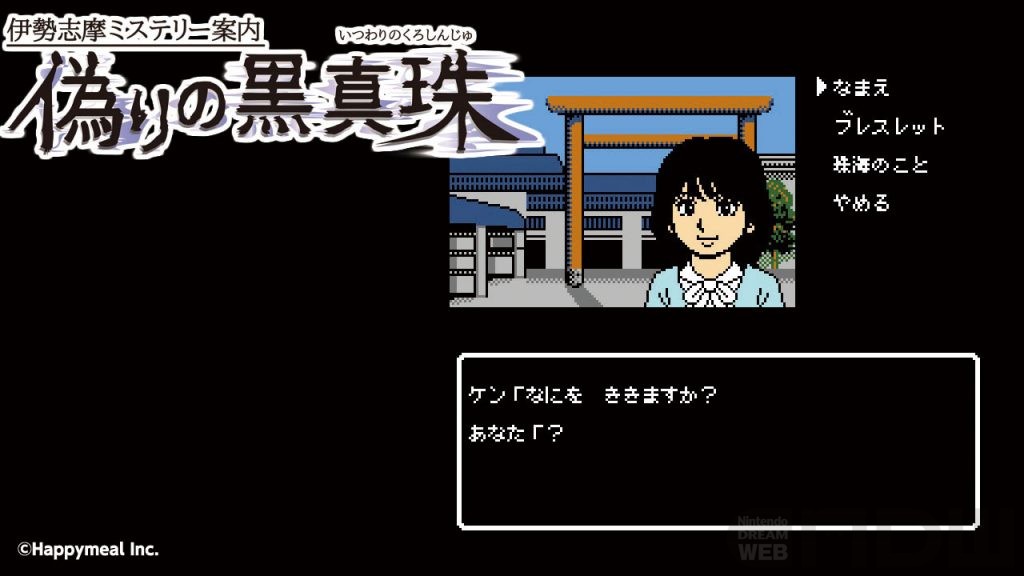
Task: Ask about ブレスレット
Action: point(889,127)
